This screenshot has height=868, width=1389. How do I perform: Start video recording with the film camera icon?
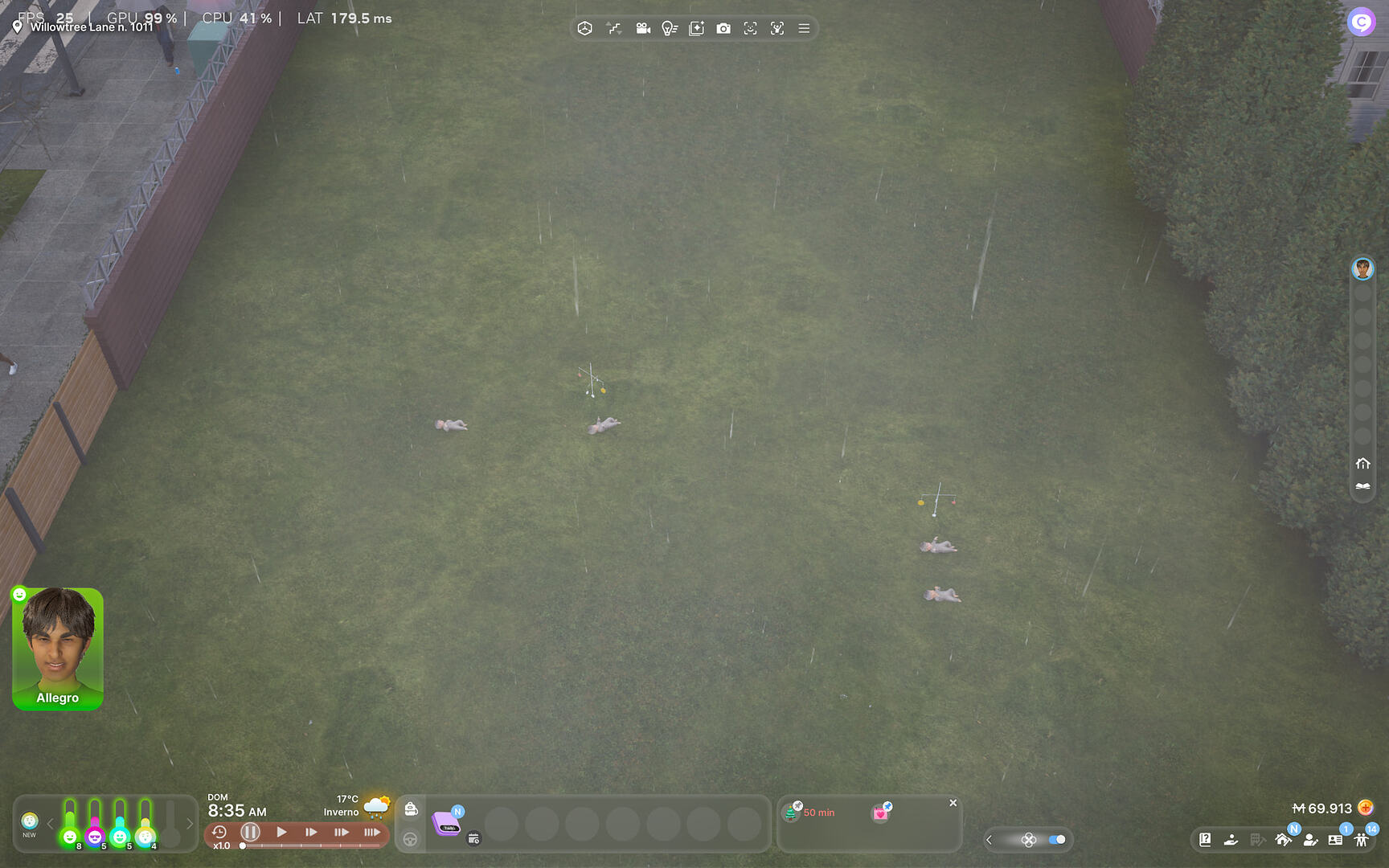click(x=642, y=28)
